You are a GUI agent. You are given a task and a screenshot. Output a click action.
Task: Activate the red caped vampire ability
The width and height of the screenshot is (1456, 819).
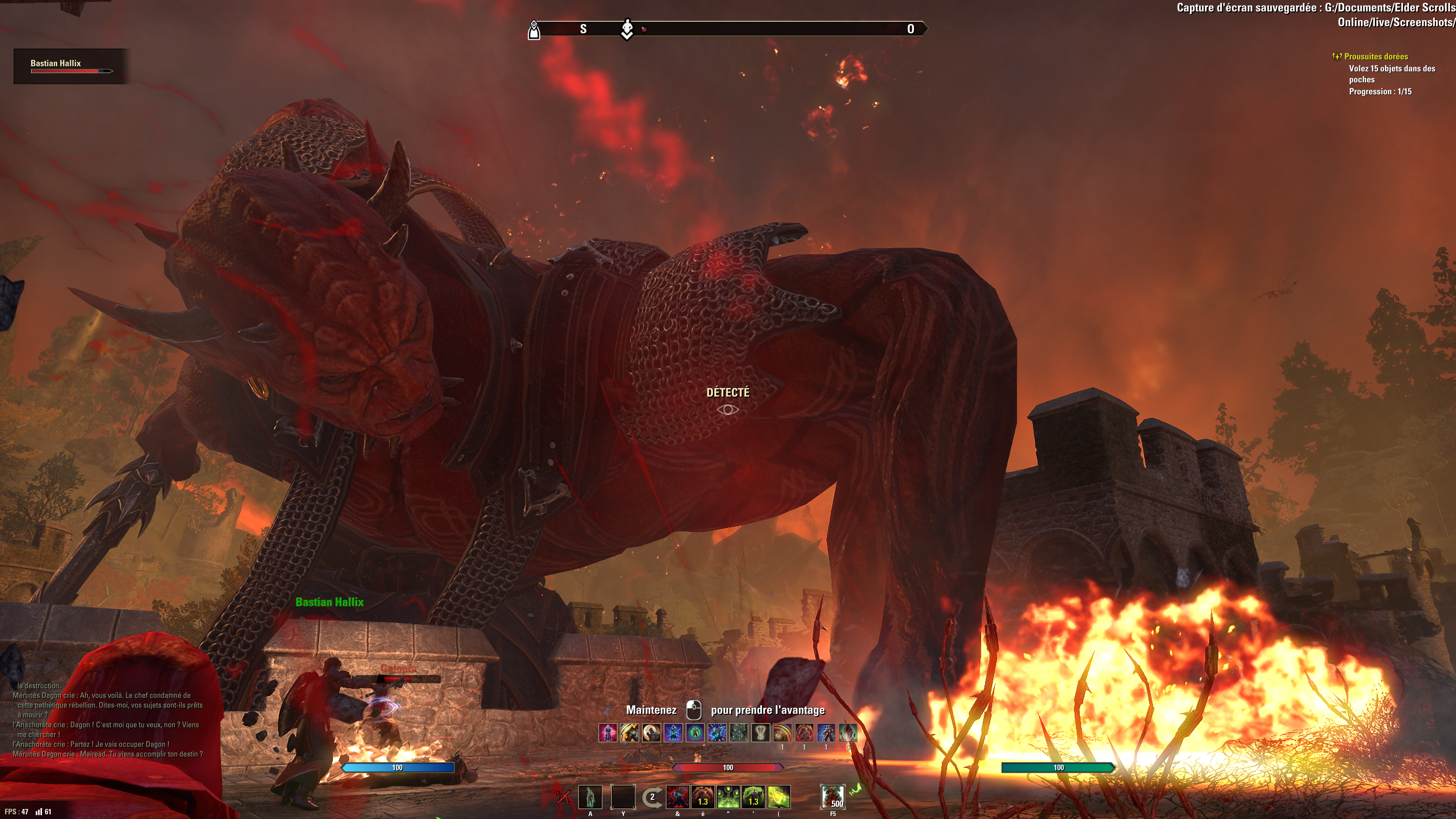pyautogui.click(x=677, y=797)
